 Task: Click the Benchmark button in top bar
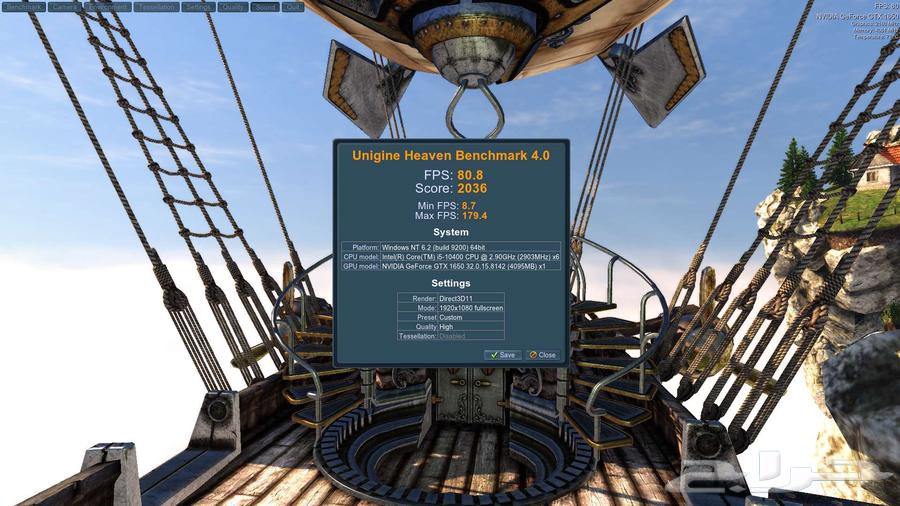22,7
